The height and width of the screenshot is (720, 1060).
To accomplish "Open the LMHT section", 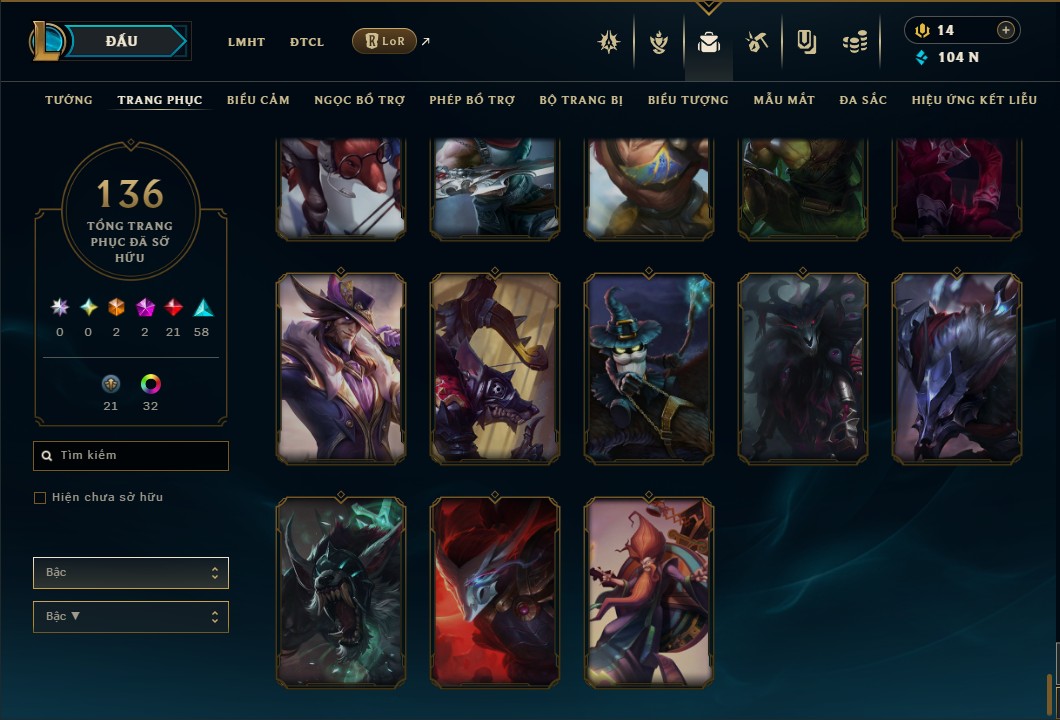I will (x=246, y=42).
